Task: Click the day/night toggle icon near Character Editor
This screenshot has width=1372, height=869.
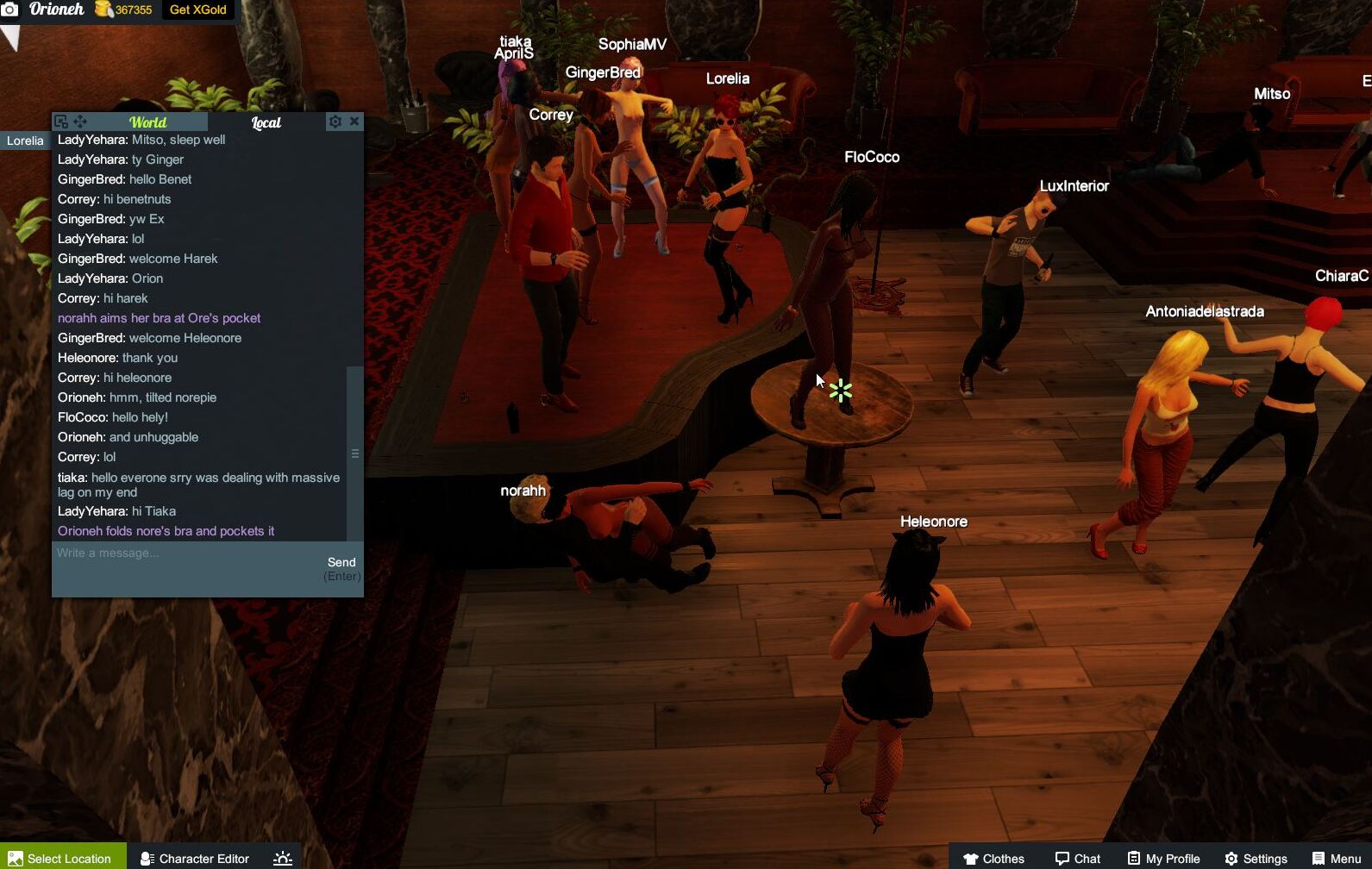Action: tap(281, 859)
